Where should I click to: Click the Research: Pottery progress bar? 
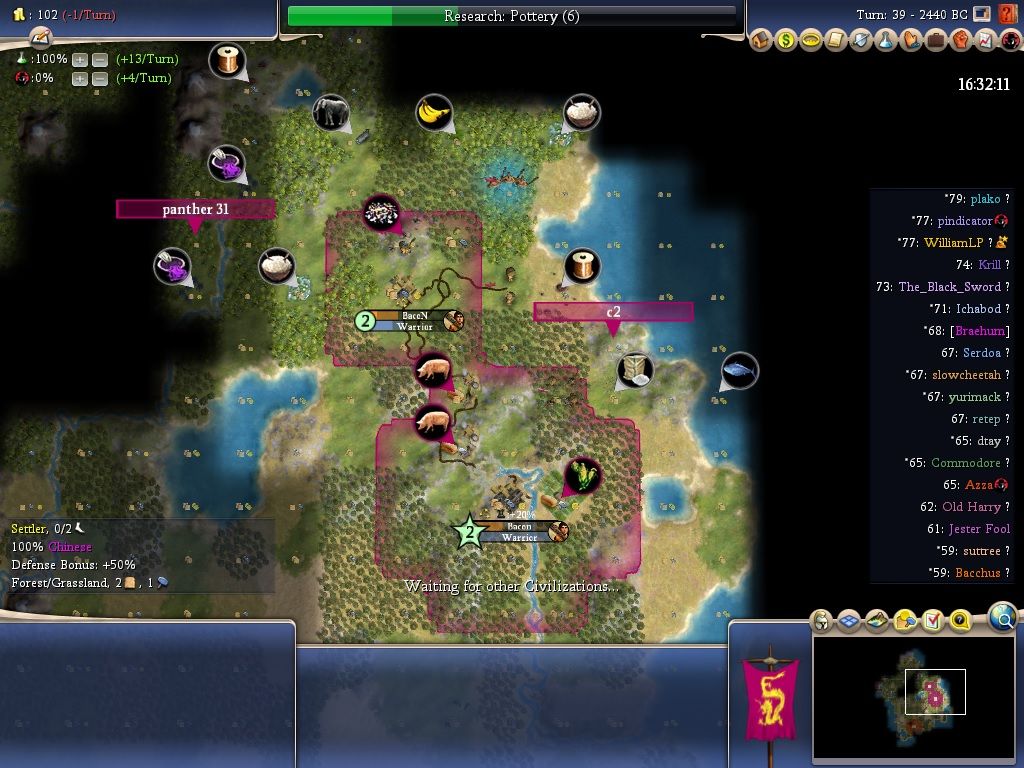pyautogui.click(x=511, y=16)
